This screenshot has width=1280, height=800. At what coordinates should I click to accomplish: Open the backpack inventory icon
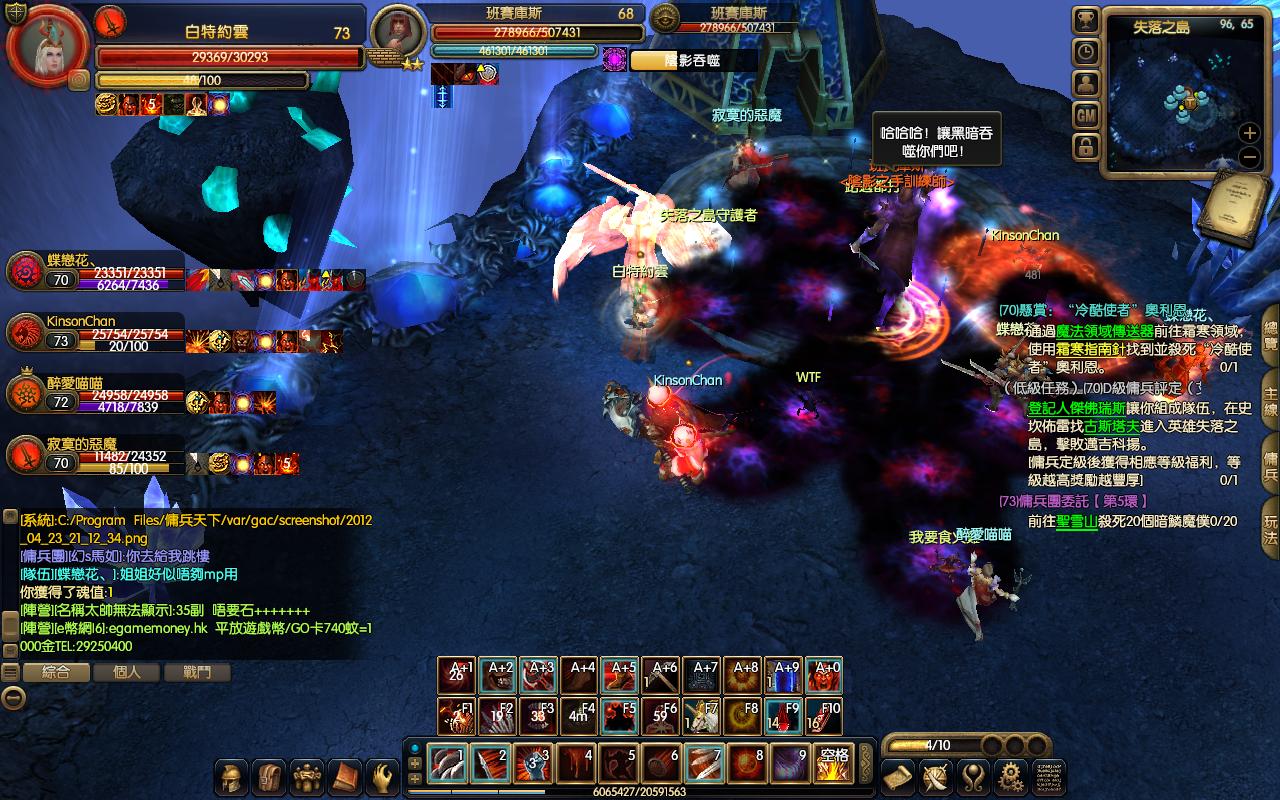coord(270,777)
